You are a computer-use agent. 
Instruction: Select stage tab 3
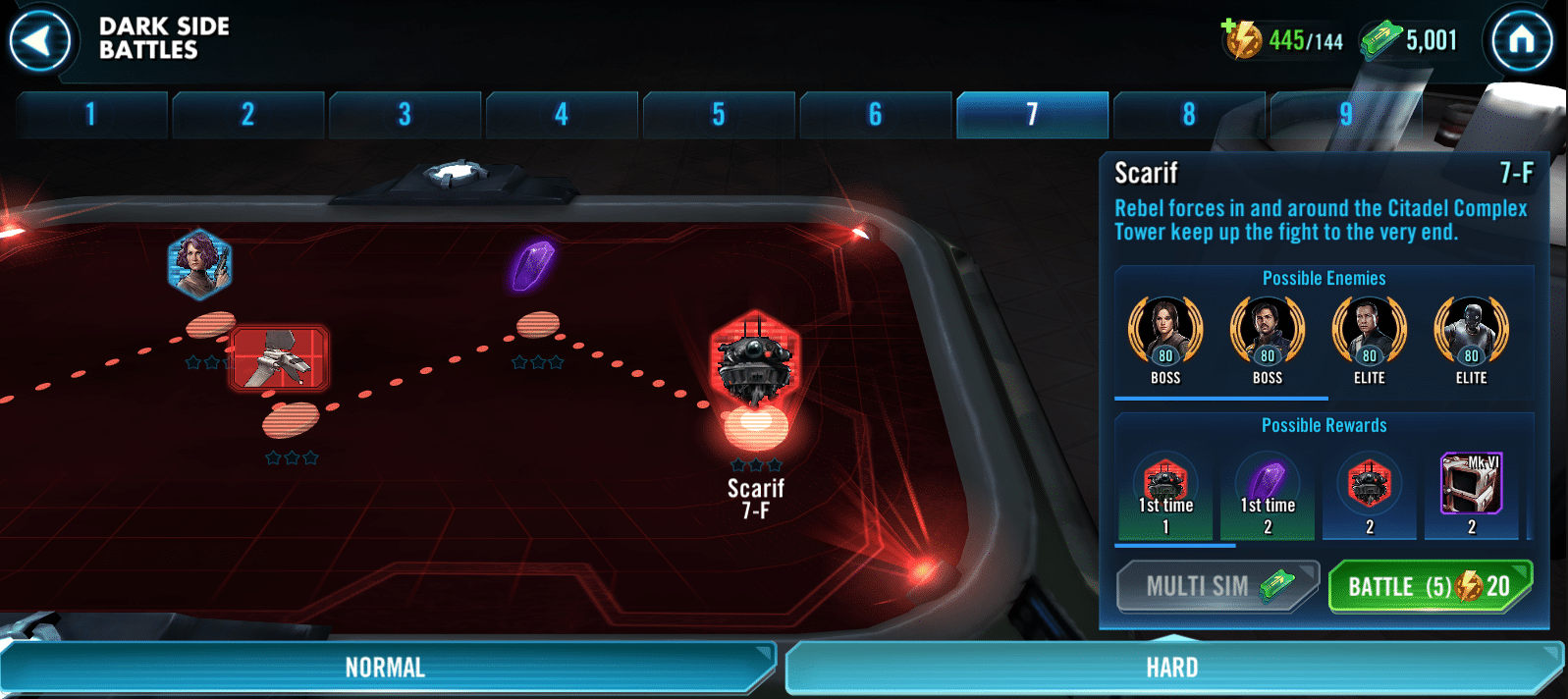405,115
